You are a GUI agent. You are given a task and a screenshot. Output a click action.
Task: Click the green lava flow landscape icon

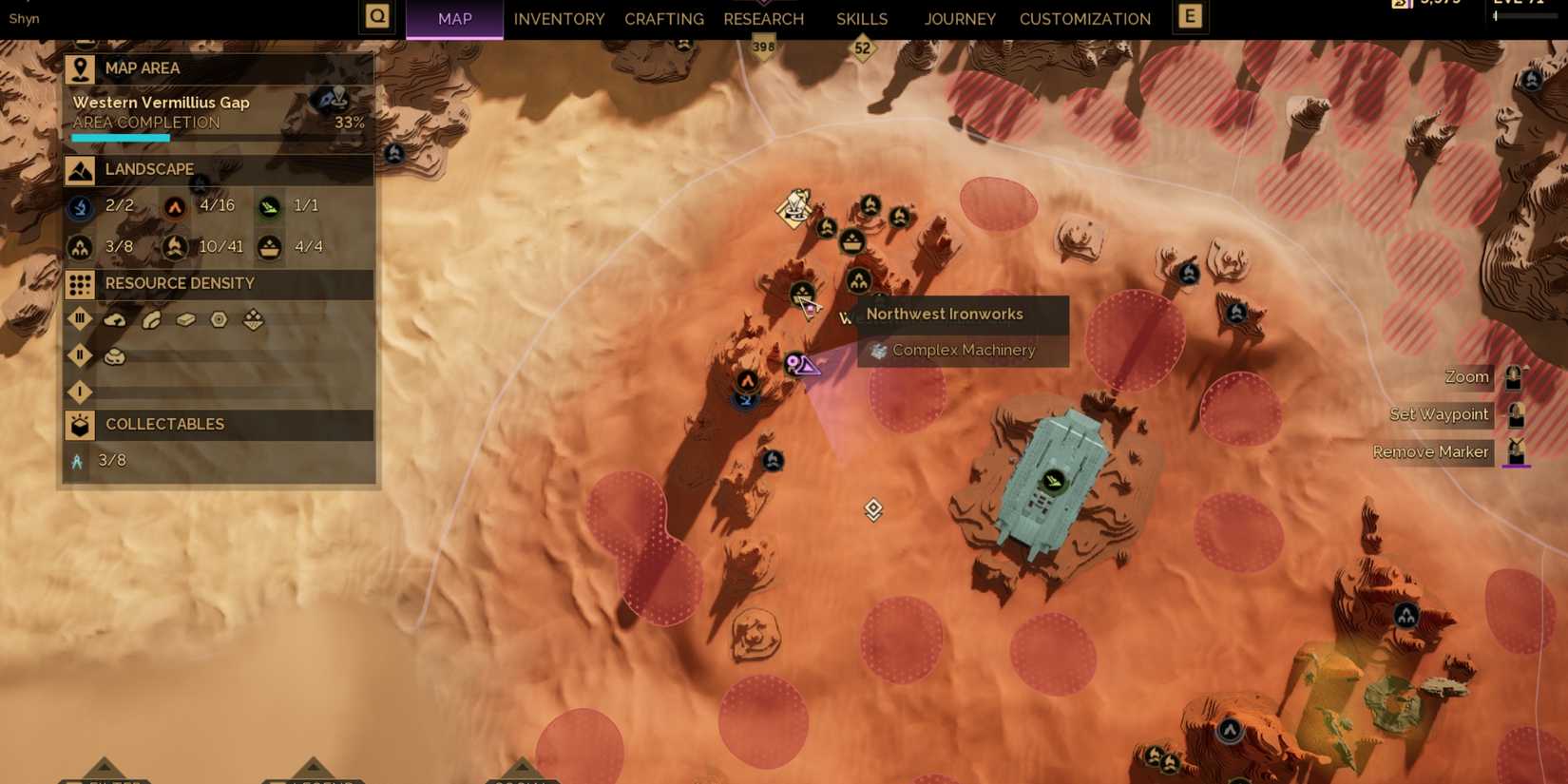[x=270, y=207]
